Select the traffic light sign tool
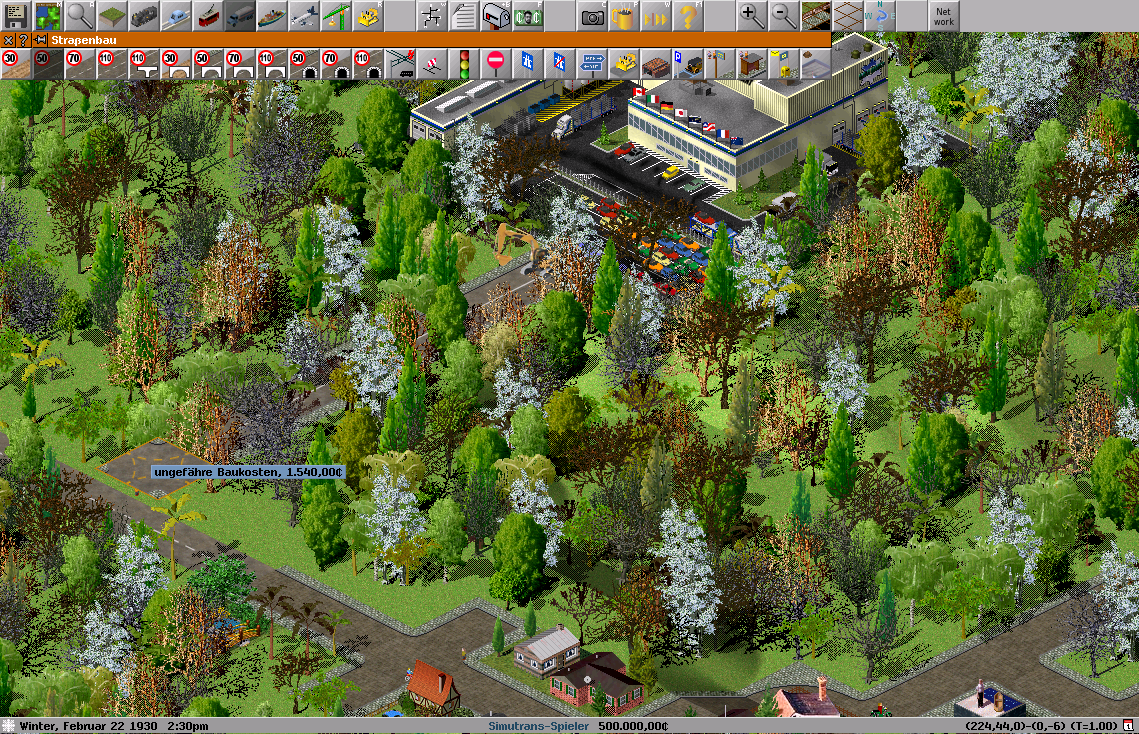1139x734 pixels. click(464, 64)
